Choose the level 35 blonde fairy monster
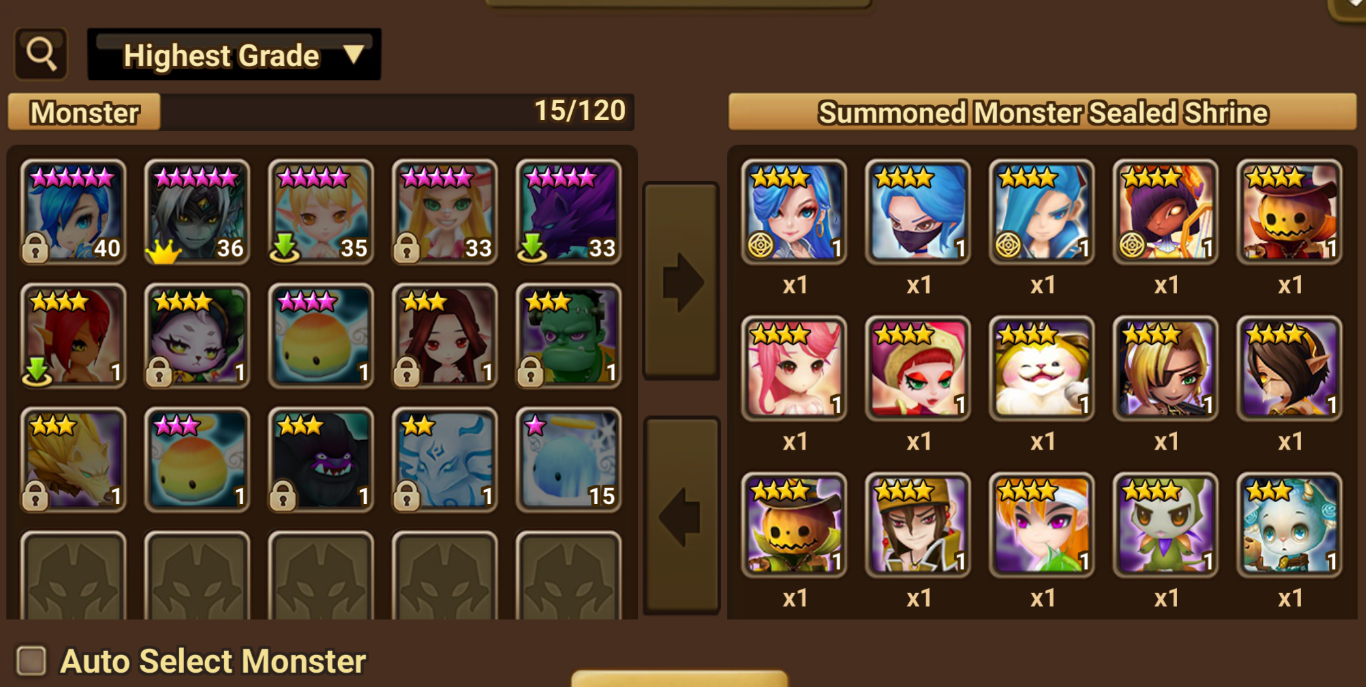This screenshot has width=1366, height=687. [321, 212]
